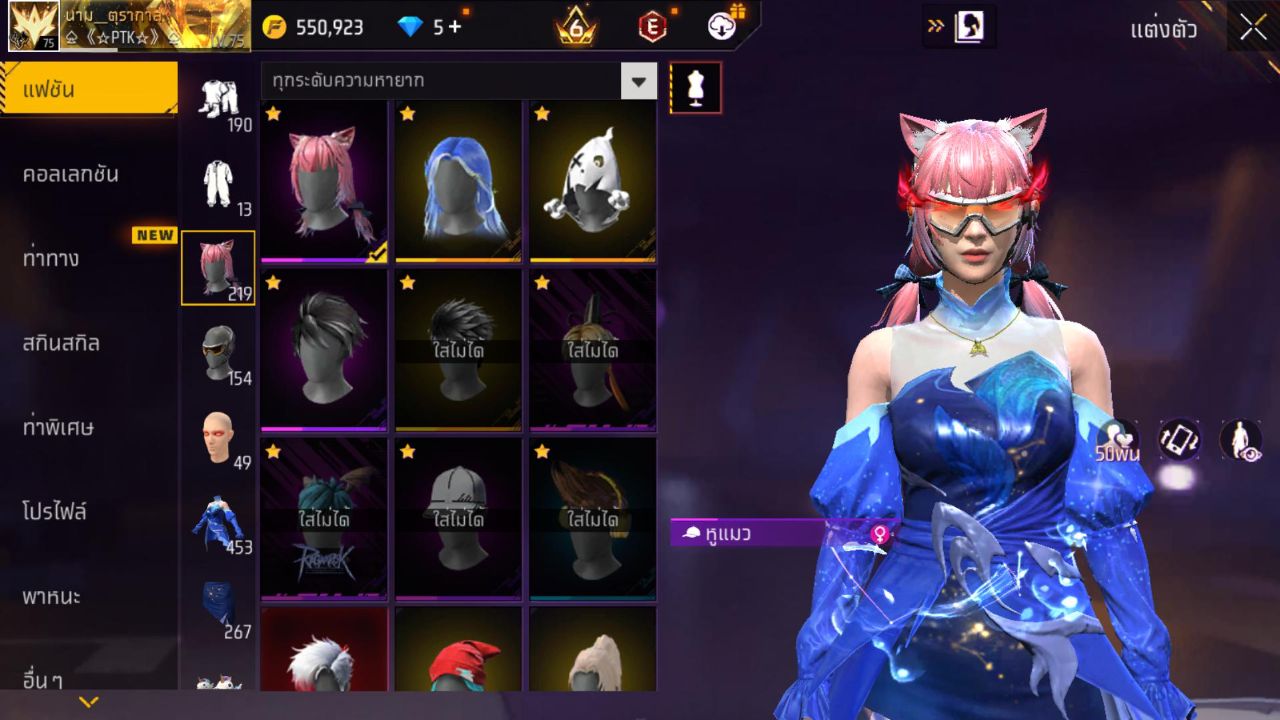Pick the white ghost hood item
This screenshot has width=1280, height=720.
coord(592,181)
